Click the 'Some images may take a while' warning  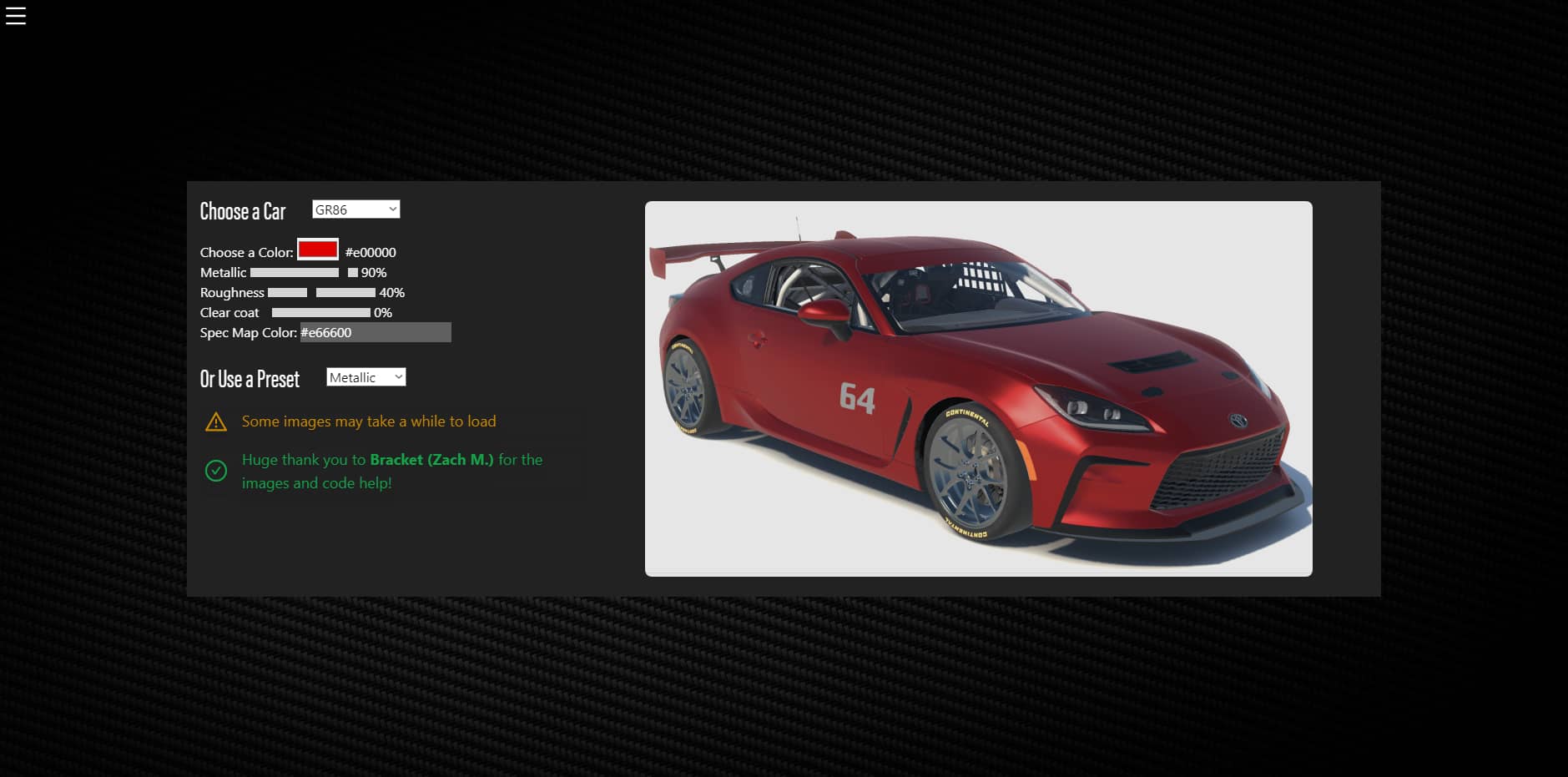click(x=368, y=421)
